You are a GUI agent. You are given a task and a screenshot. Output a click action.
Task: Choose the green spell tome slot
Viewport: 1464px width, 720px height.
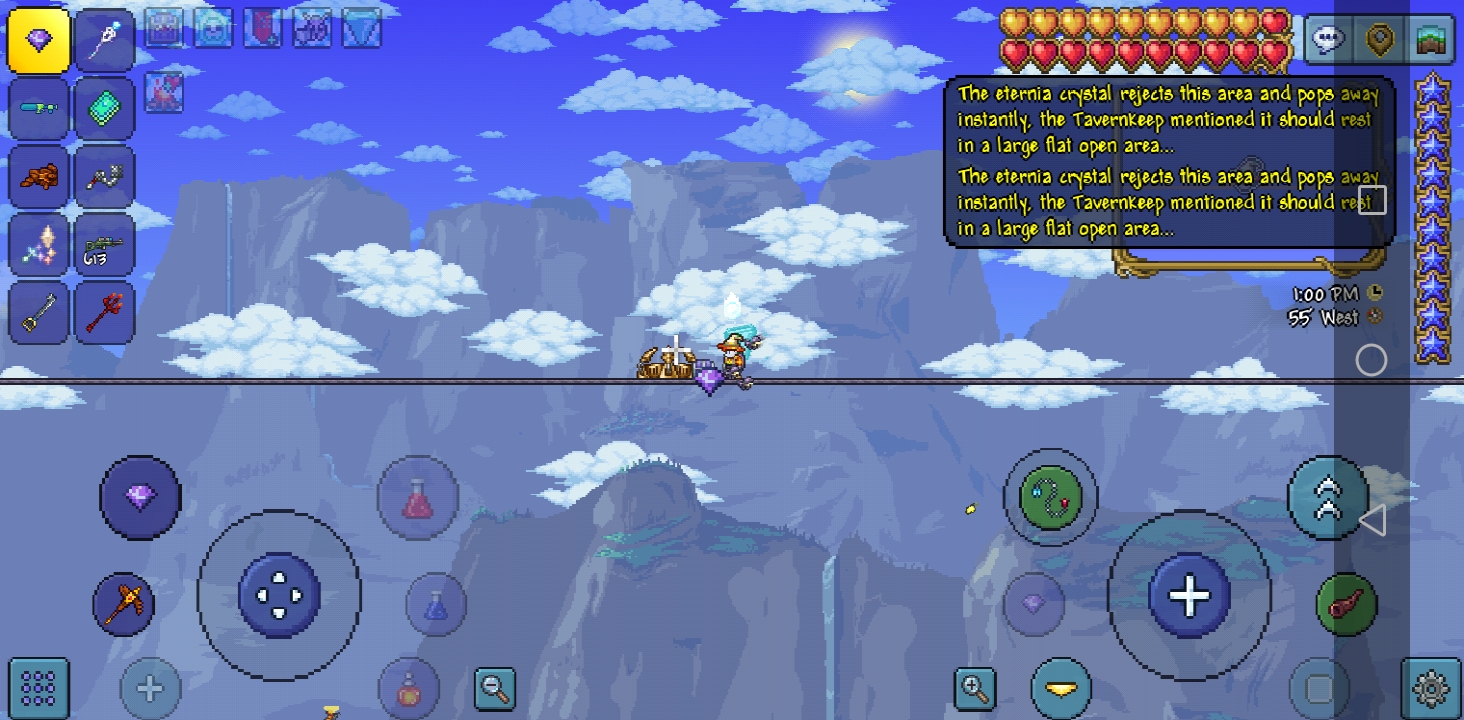click(x=105, y=109)
